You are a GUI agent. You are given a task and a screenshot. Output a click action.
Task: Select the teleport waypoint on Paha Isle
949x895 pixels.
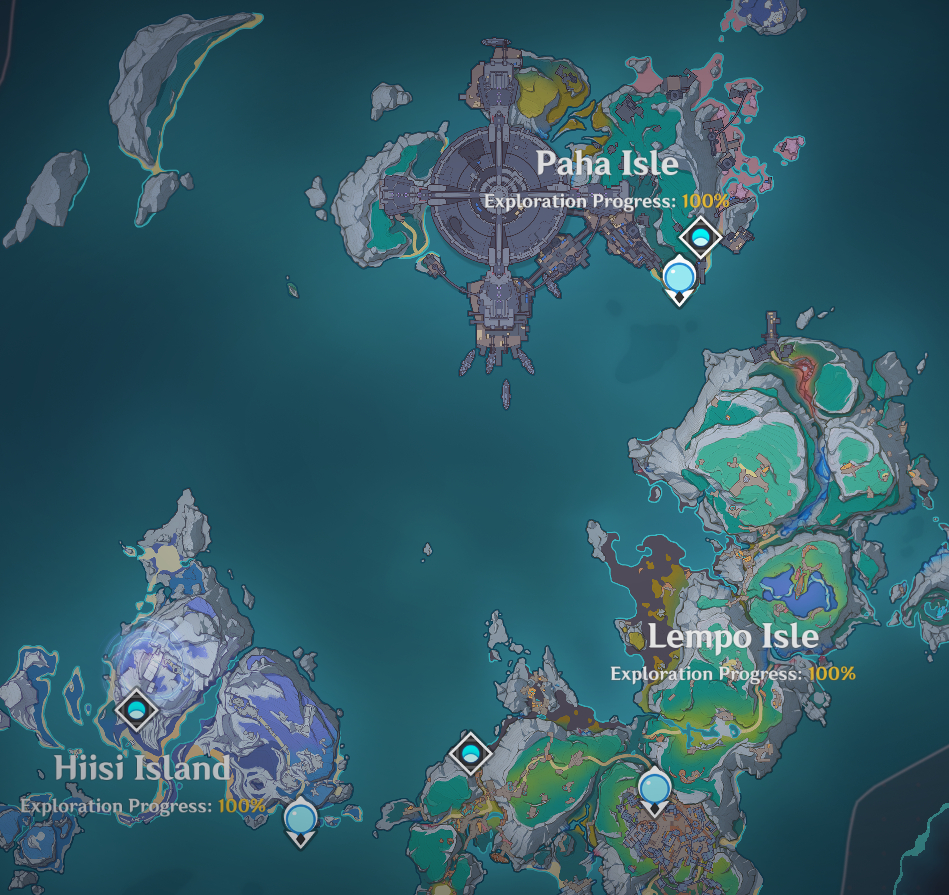(679, 274)
